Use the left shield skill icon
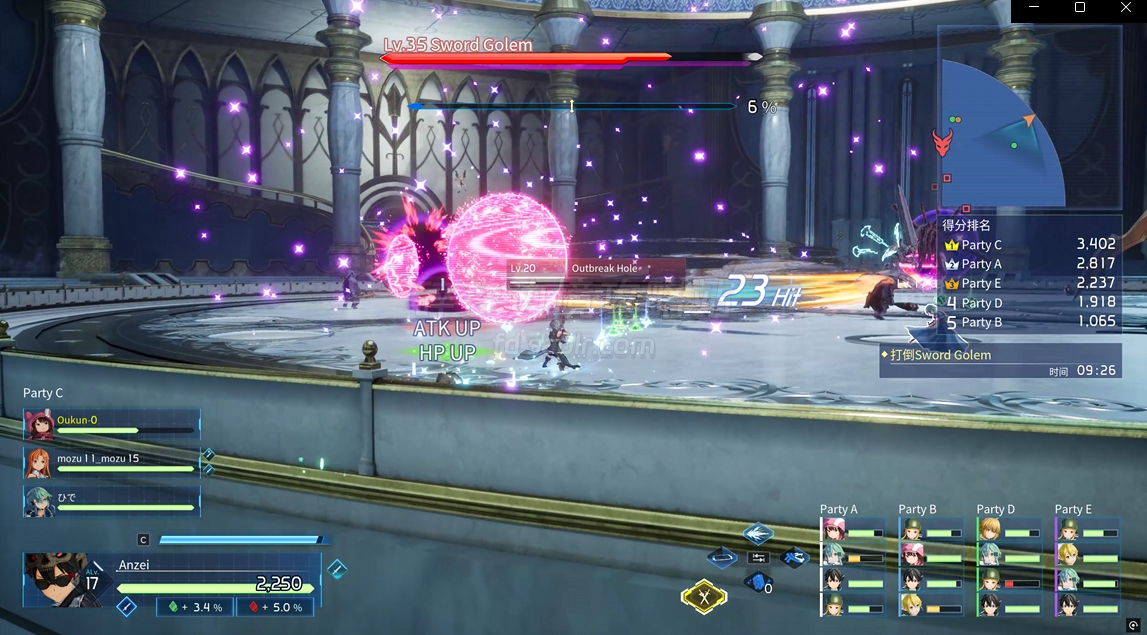 click(722, 558)
